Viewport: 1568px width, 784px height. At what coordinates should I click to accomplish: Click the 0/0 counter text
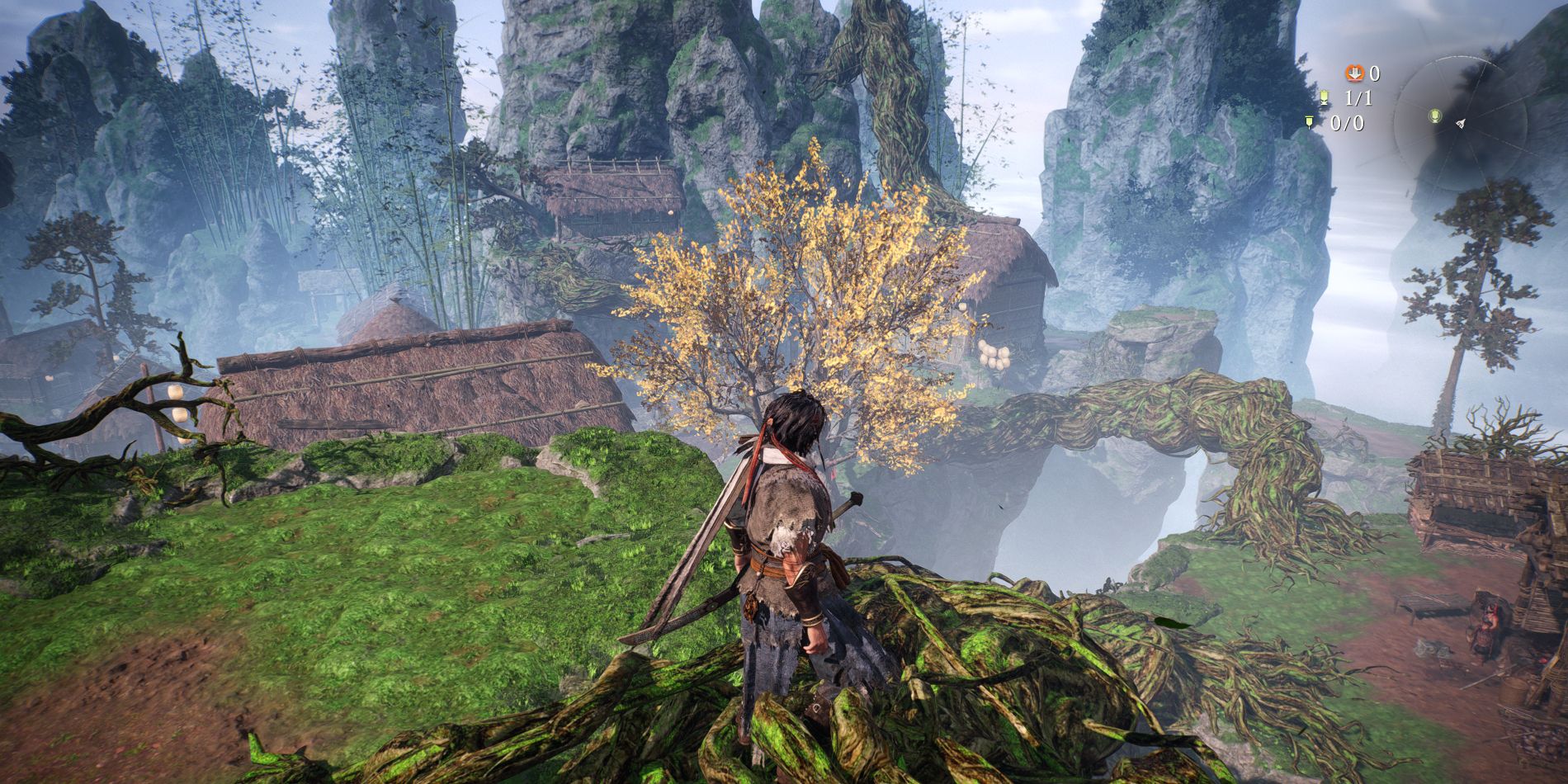coord(1348,124)
